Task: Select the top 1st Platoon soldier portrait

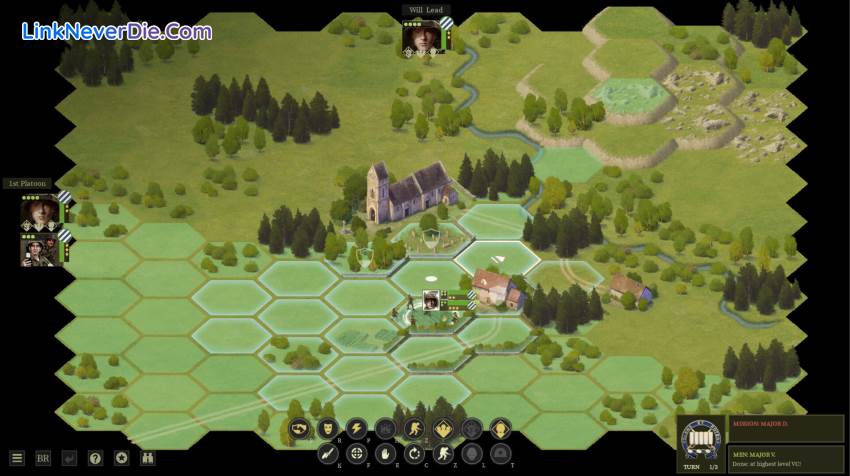Action: [40, 211]
